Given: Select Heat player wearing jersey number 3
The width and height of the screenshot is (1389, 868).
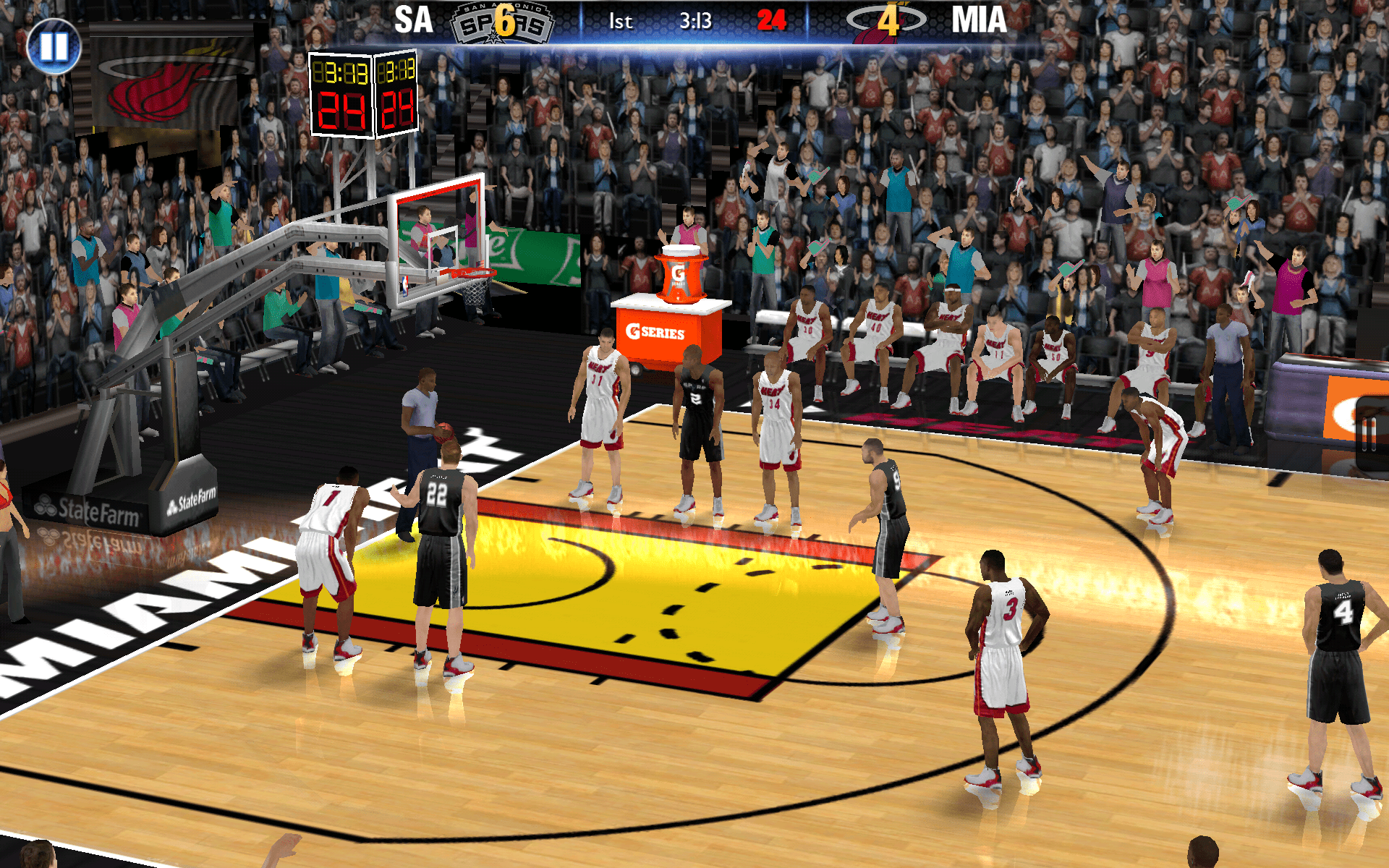Looking at the screenshot, I should click(x=1007, y=629).
